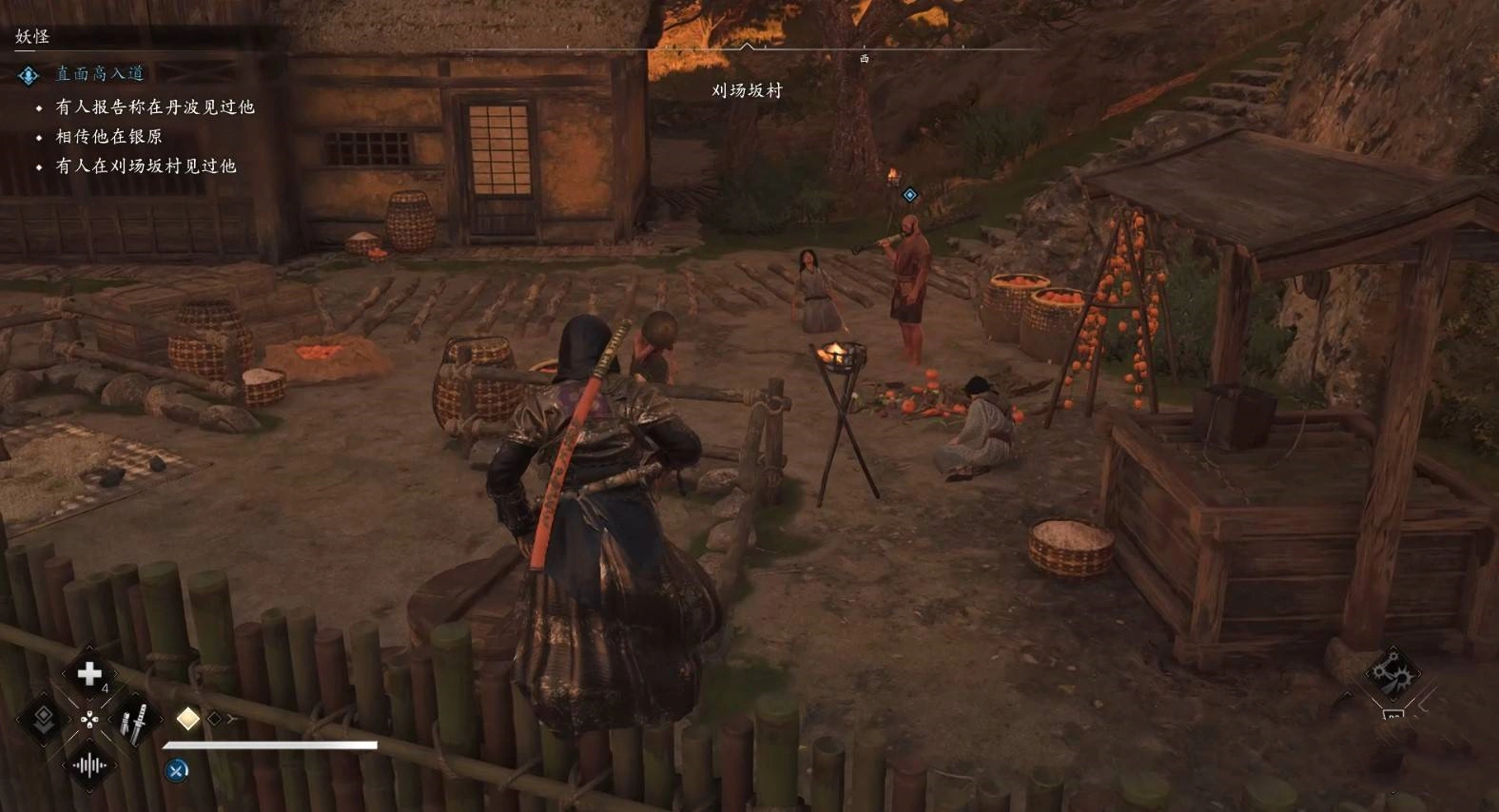Click the blue crossed swords status icon

click(177, 770)
